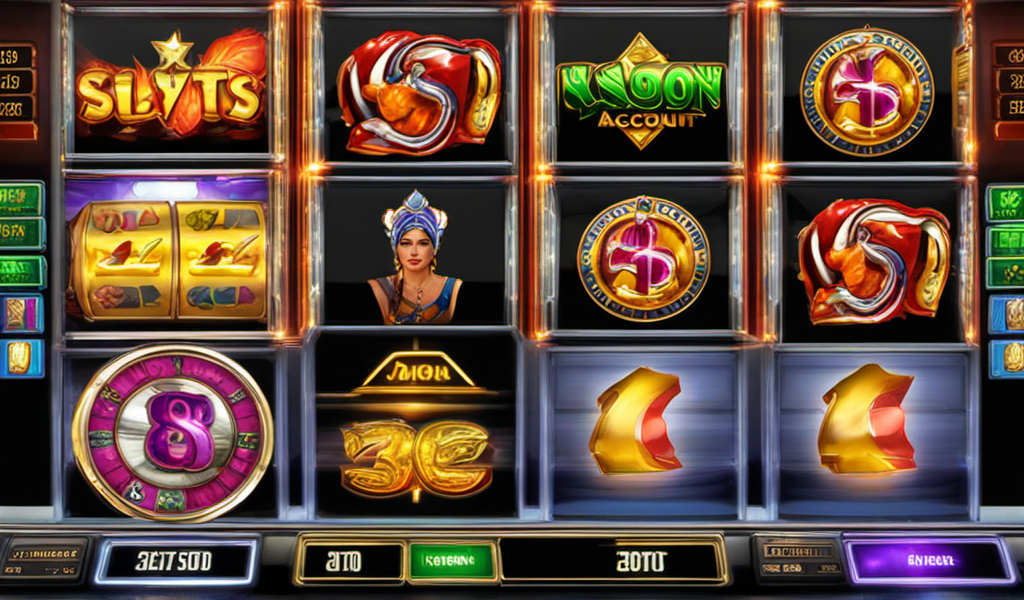1024x600 pixels.
Task: Click the gold-framed "ATO" box beside the green button
Action: click(x=350, y=562)
